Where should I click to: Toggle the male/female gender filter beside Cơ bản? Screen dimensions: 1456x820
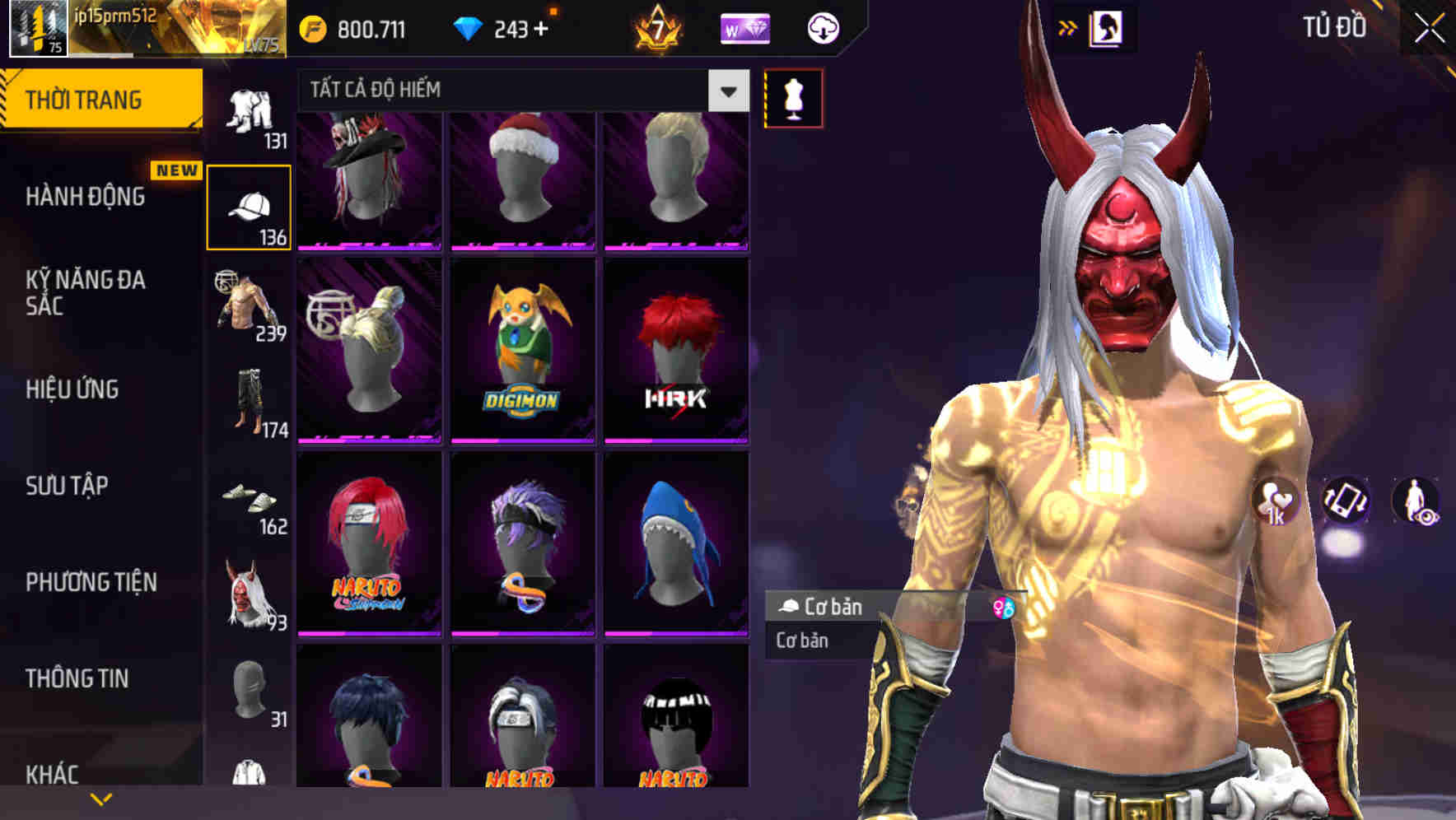(1003, 608)
